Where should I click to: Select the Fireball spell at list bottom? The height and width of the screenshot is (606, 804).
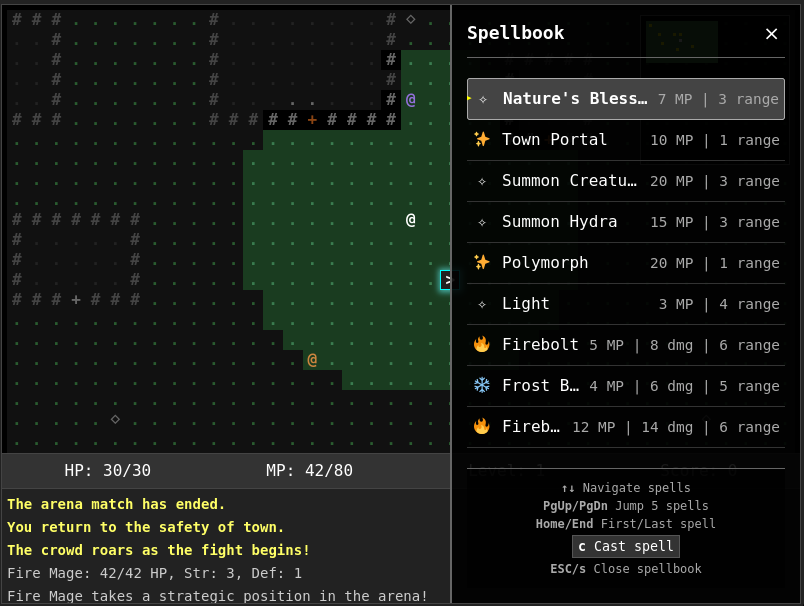[626, 427]
